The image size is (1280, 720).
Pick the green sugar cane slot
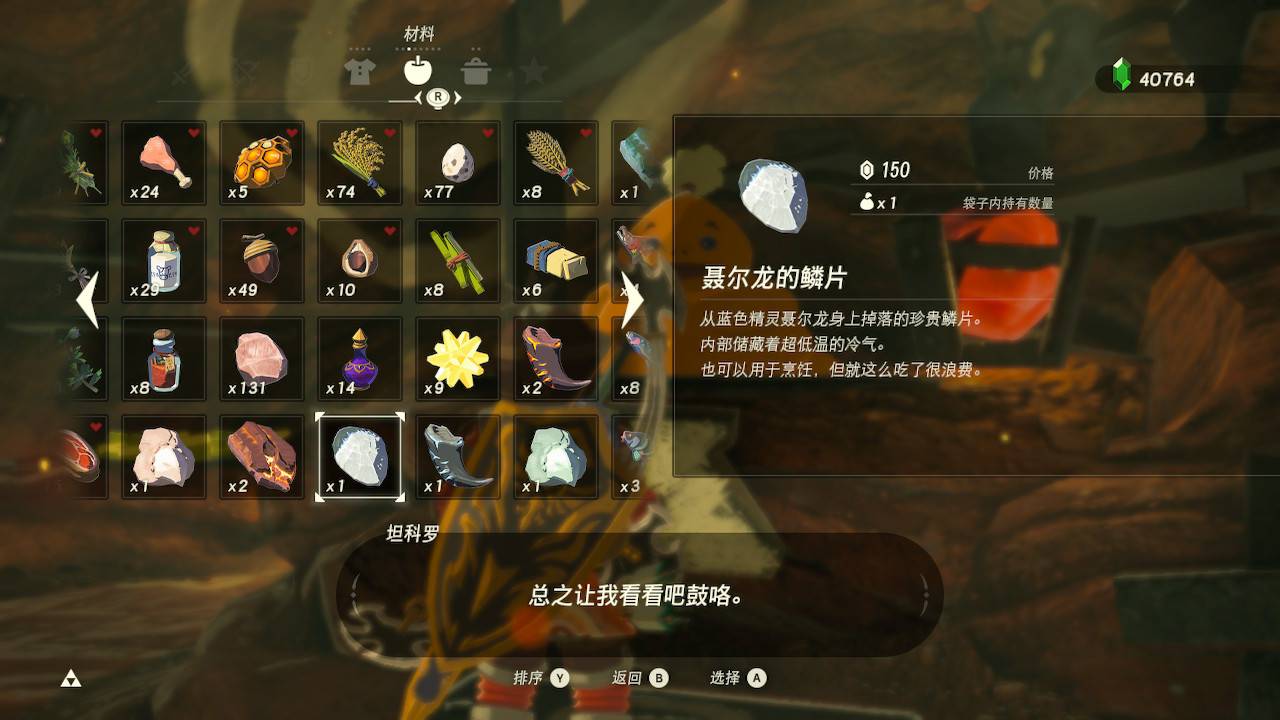click(x=458, y=261)
